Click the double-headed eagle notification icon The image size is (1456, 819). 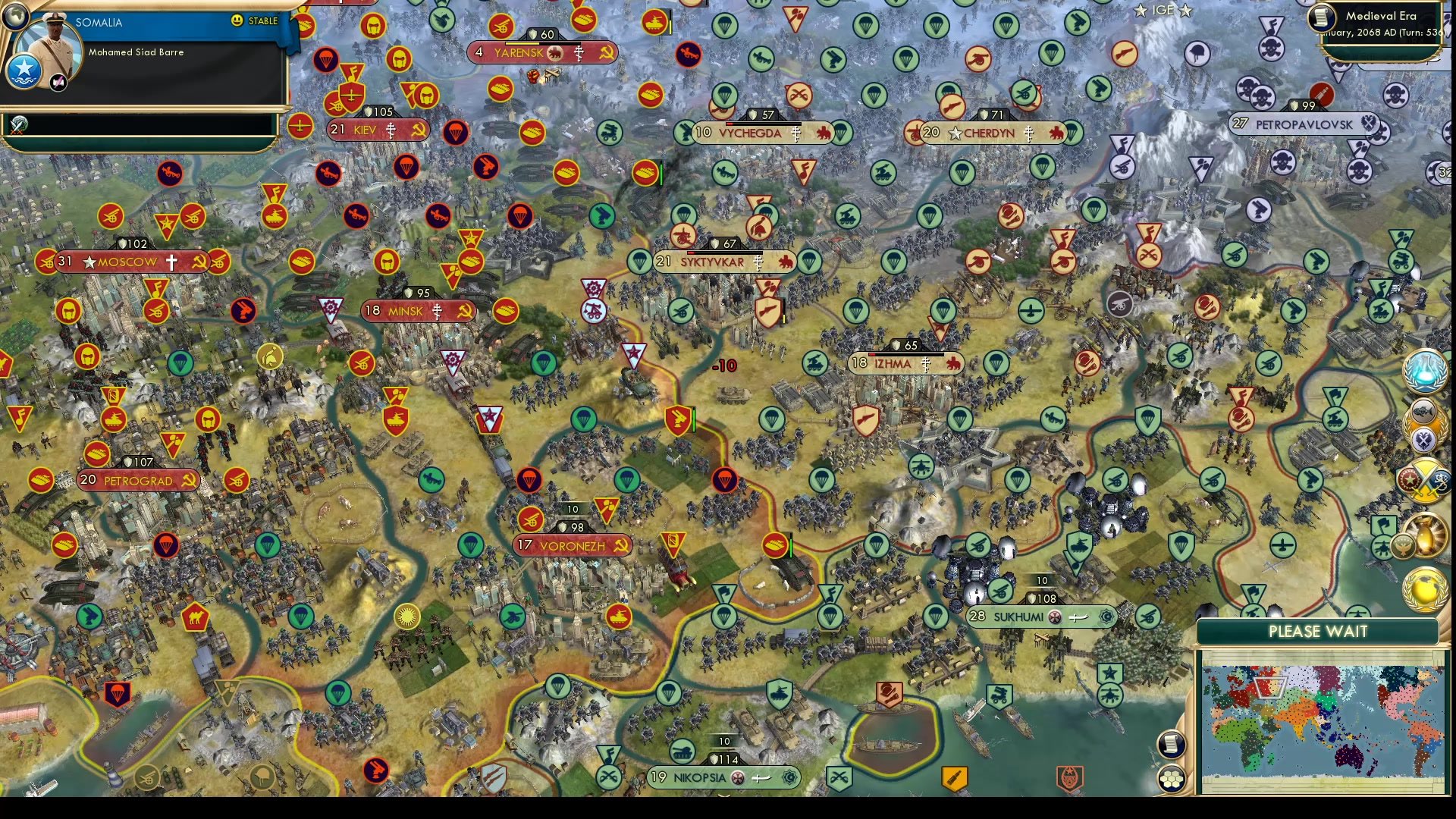pyautogui.click(x=1424, y=438)
